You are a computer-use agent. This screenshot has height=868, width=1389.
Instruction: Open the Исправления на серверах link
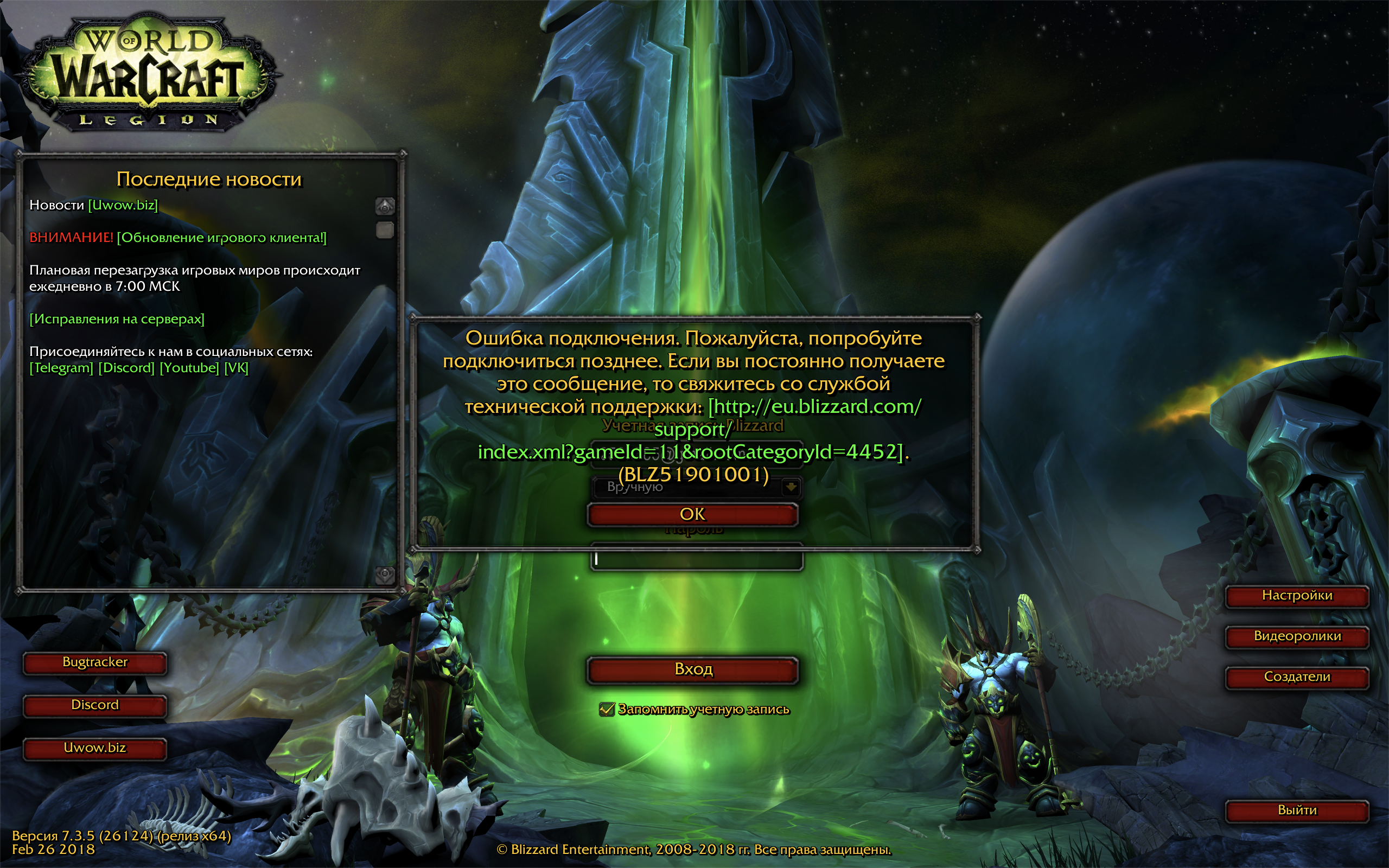click(117, 318)
